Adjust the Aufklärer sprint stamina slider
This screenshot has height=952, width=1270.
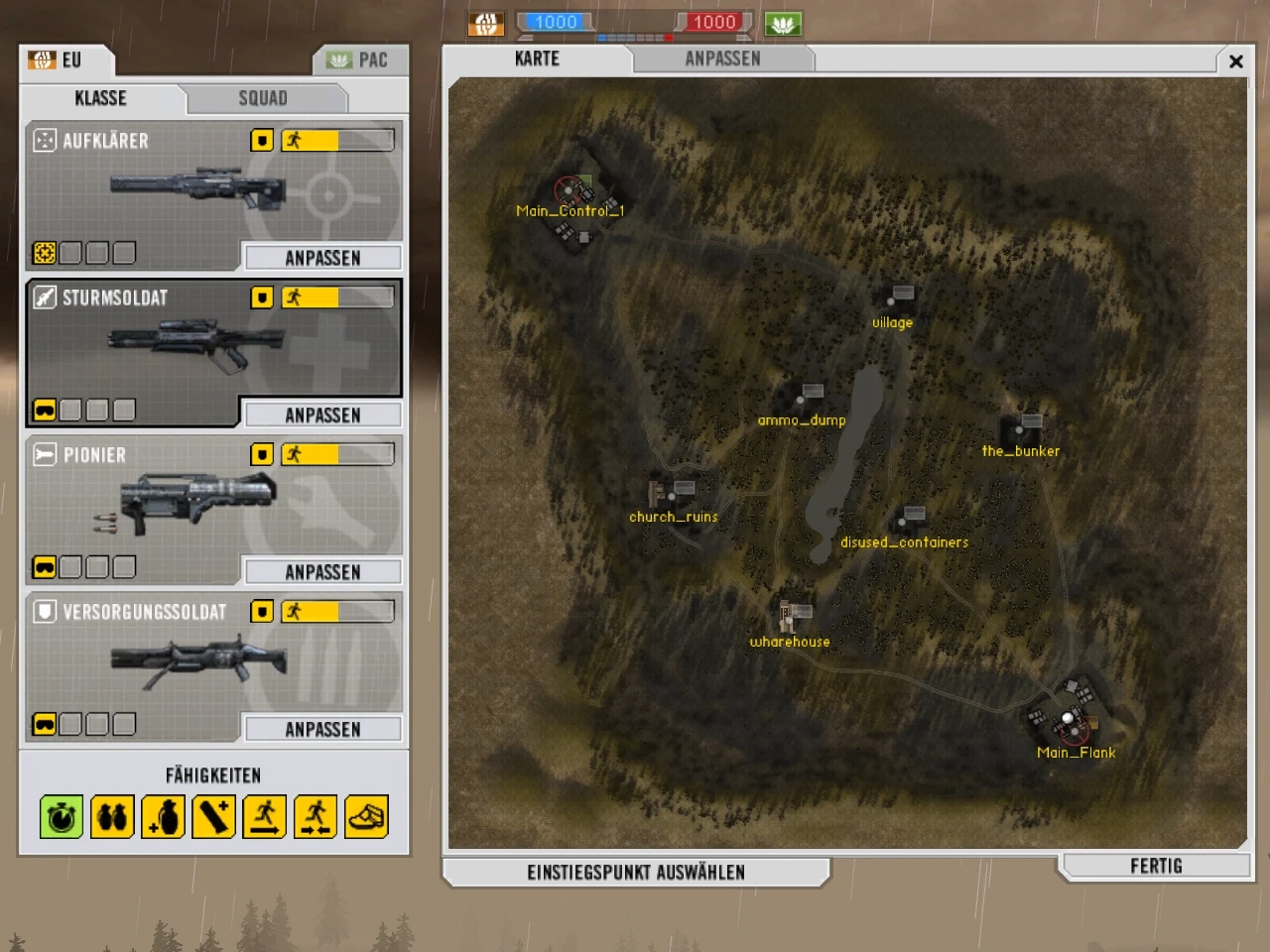pyautogui.click(x=337, y=140)
